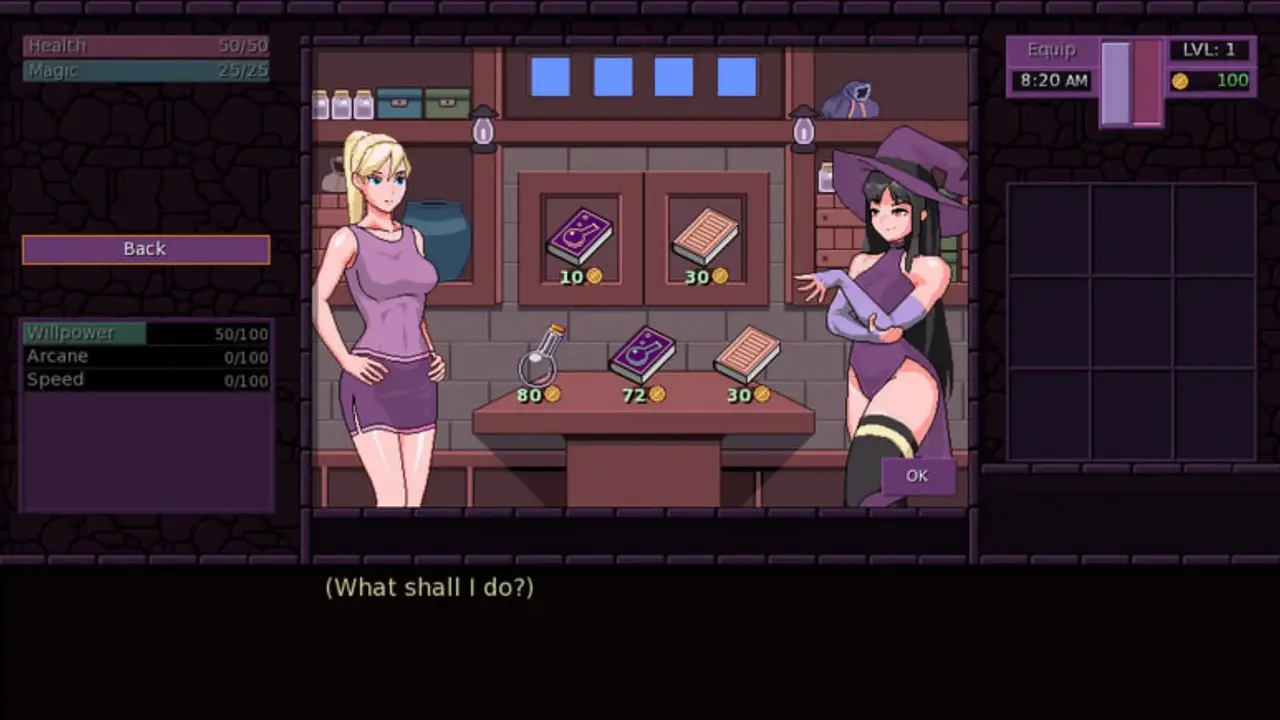
Task: Choose the purple spellbook priced 72 gold
Action: click(x=642, y=355)
